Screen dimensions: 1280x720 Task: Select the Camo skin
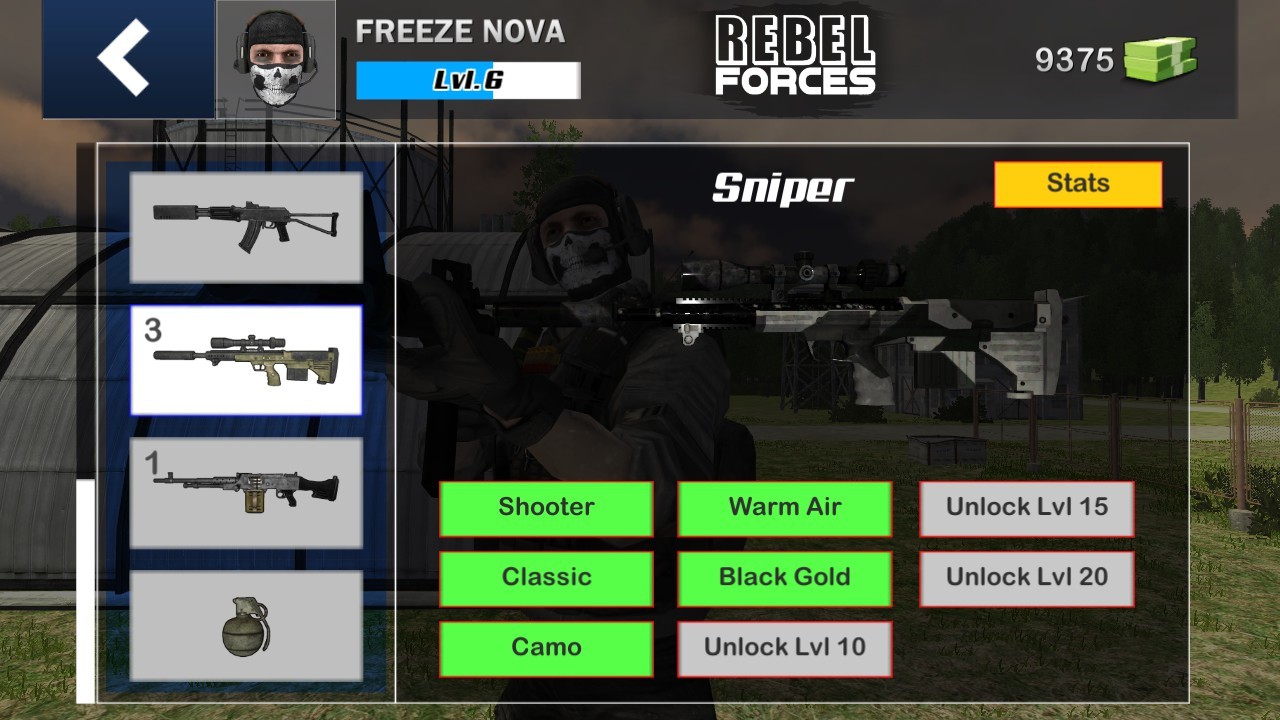[x=547, y=647]
